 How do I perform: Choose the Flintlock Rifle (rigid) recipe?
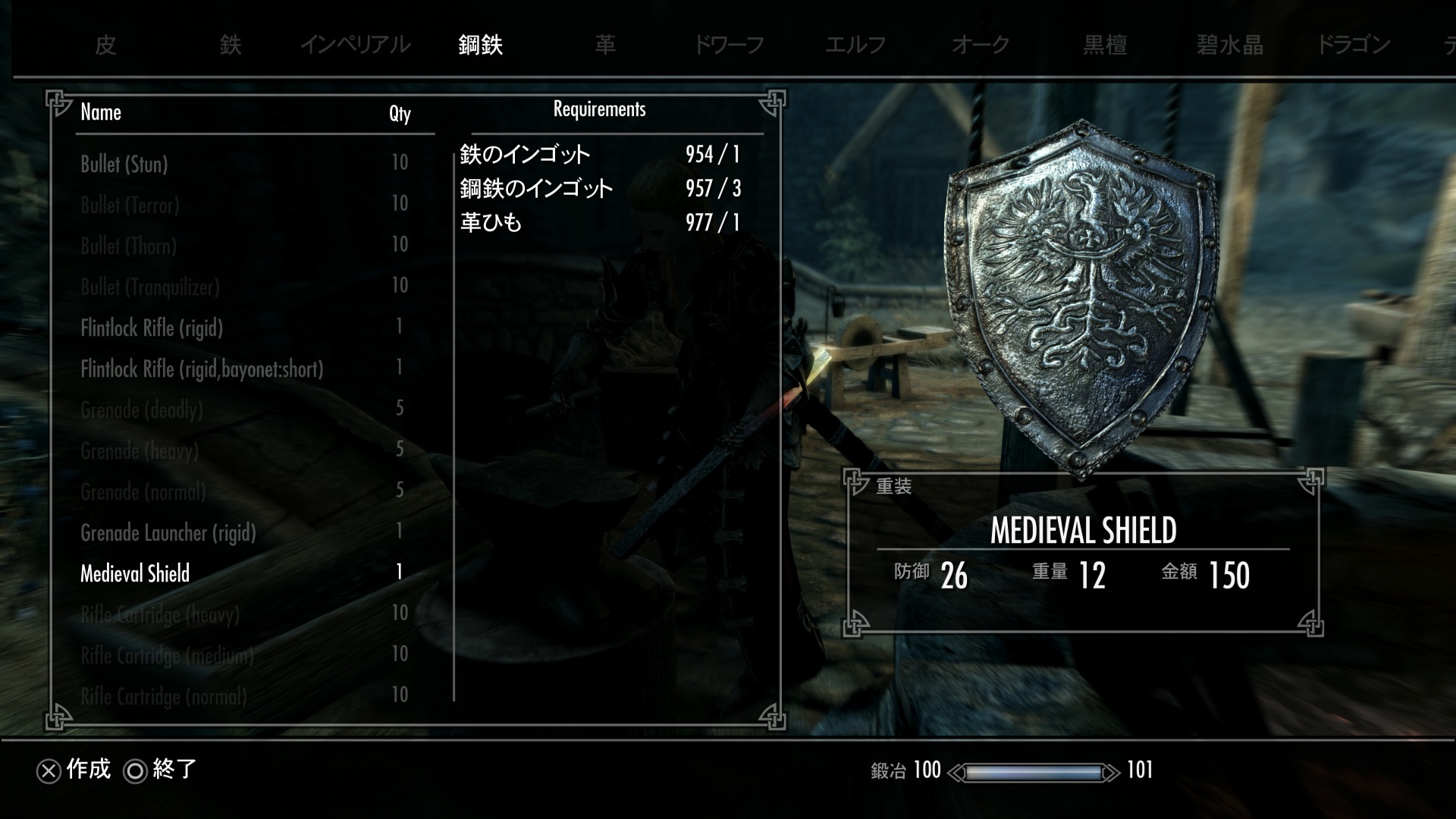pyautogui.click(x=152, y=328)
